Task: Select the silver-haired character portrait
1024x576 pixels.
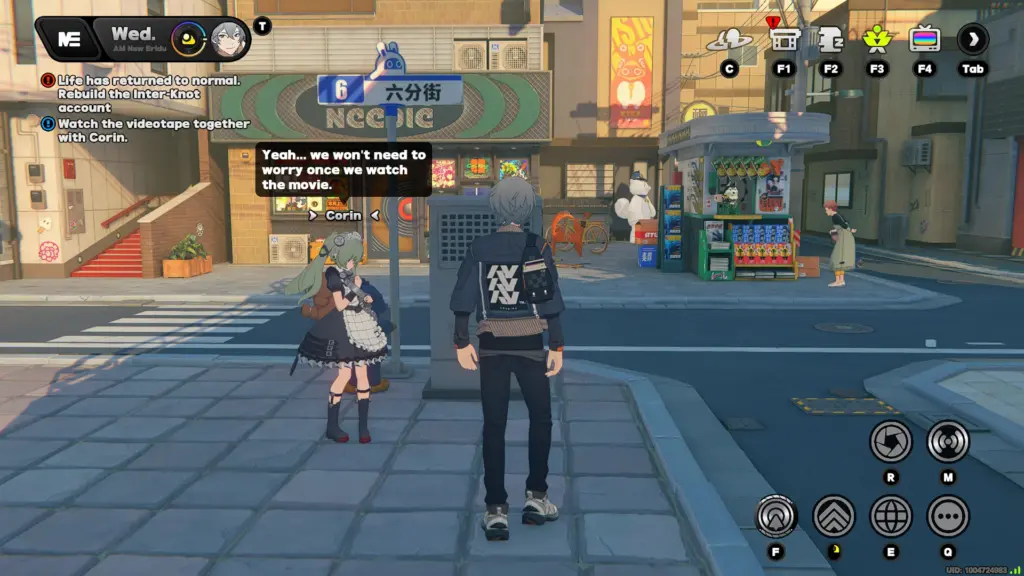Action: [230, 39]
